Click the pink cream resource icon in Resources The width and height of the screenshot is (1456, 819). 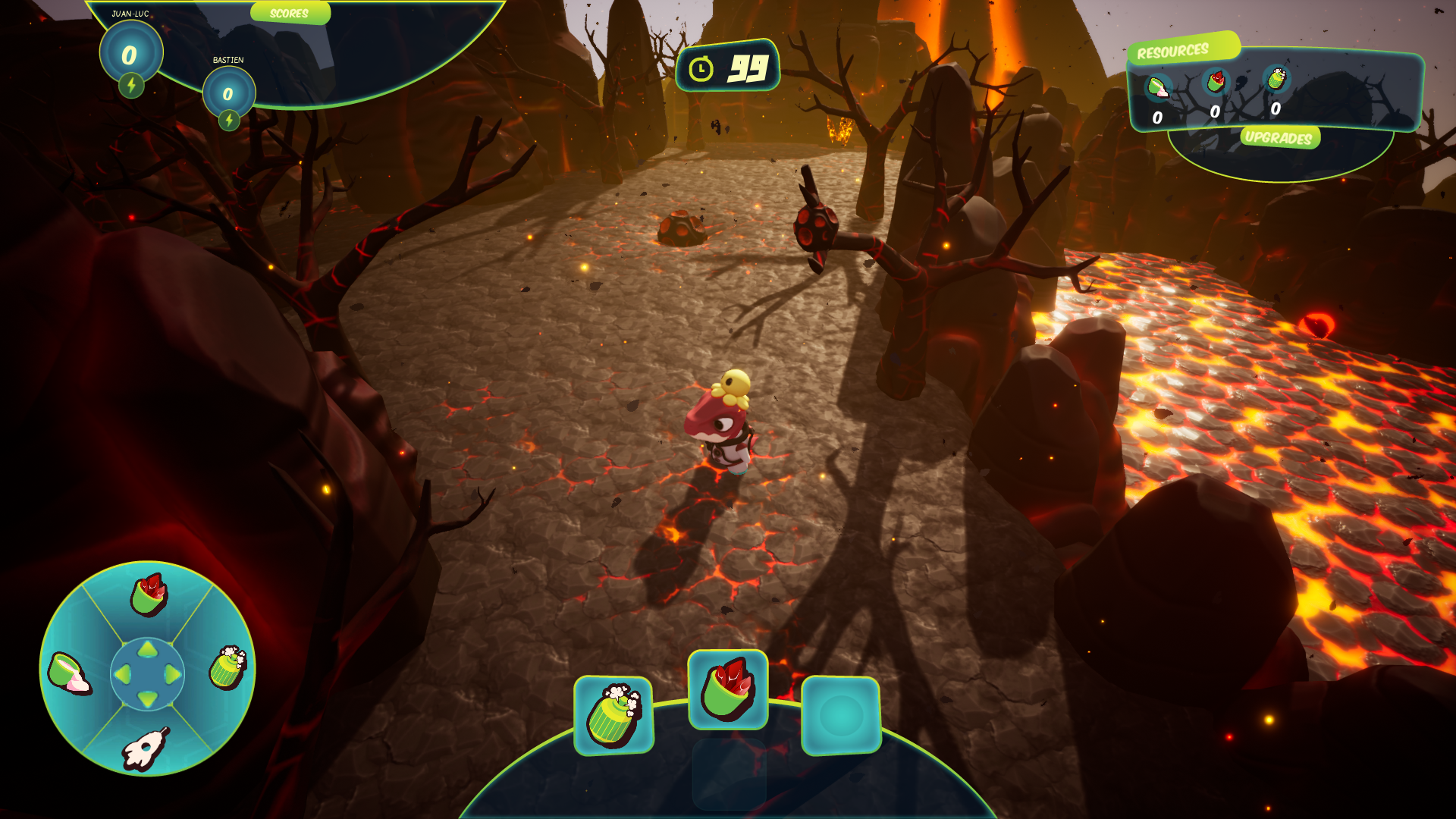coord(1158,88)
